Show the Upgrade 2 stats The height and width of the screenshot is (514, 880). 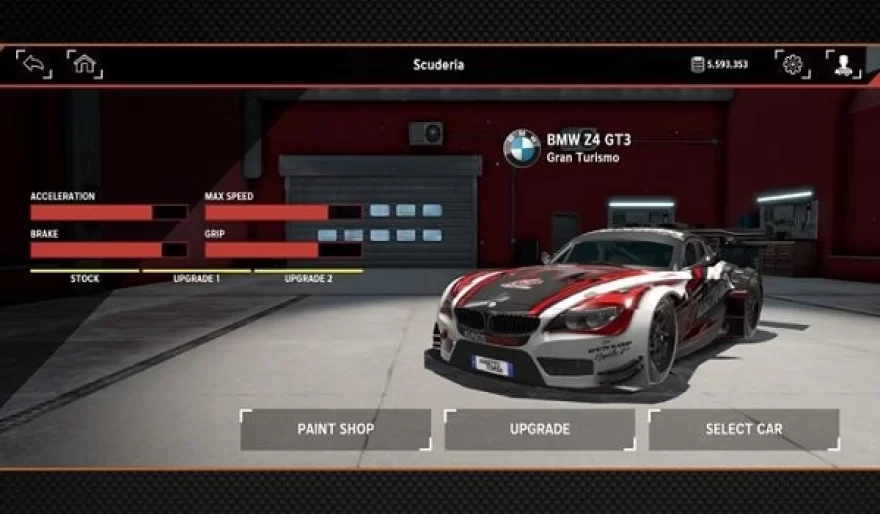click(x=308, y=277)
